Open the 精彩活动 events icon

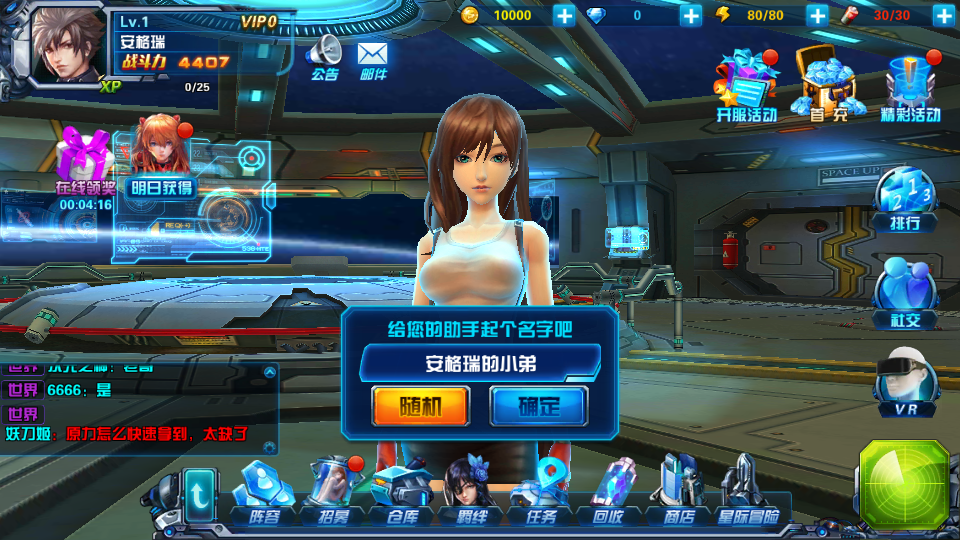coord(910,87)
